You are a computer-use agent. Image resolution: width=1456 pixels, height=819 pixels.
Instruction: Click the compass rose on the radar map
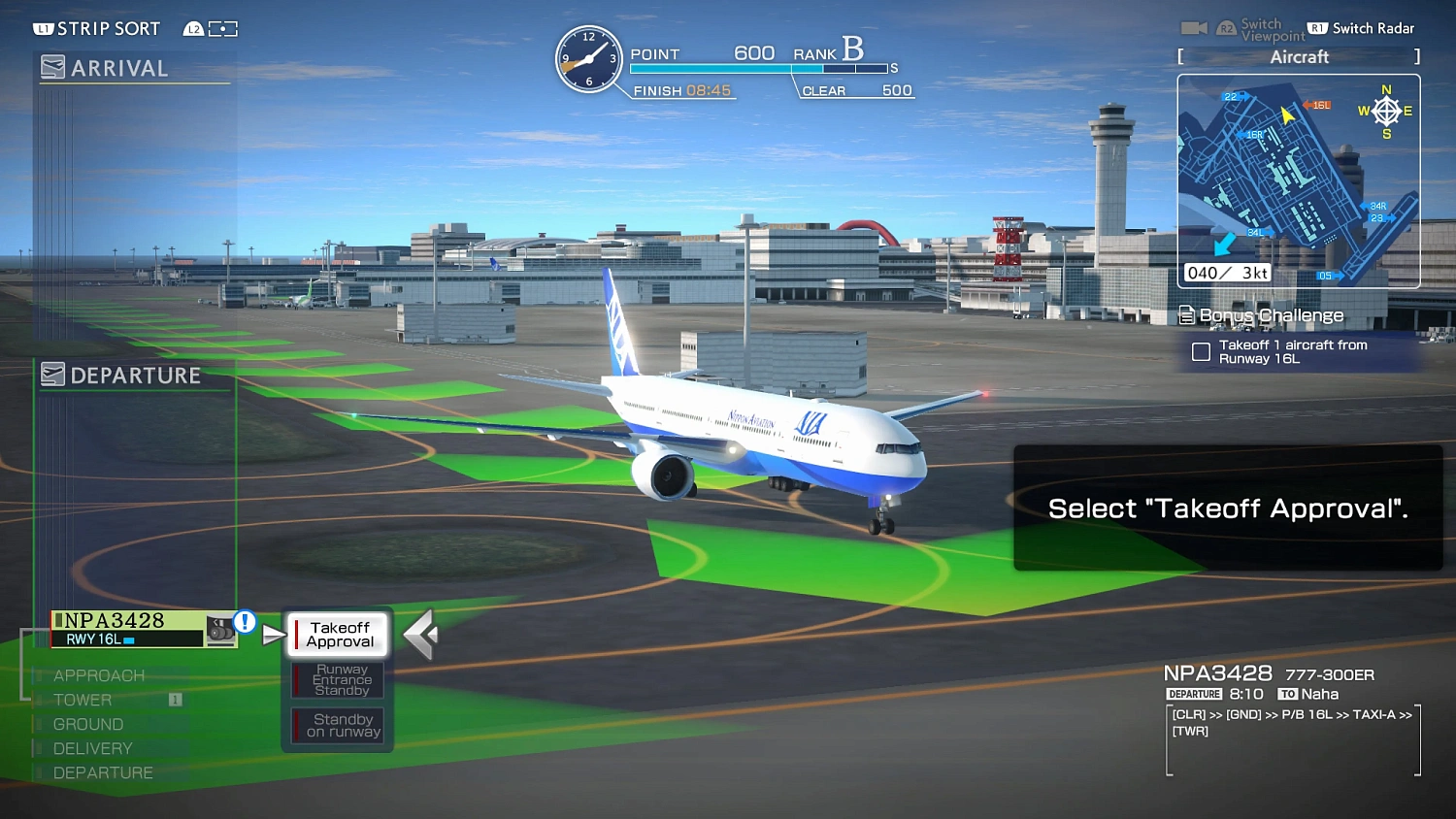pyautogui.click(x=1386, y=111)
